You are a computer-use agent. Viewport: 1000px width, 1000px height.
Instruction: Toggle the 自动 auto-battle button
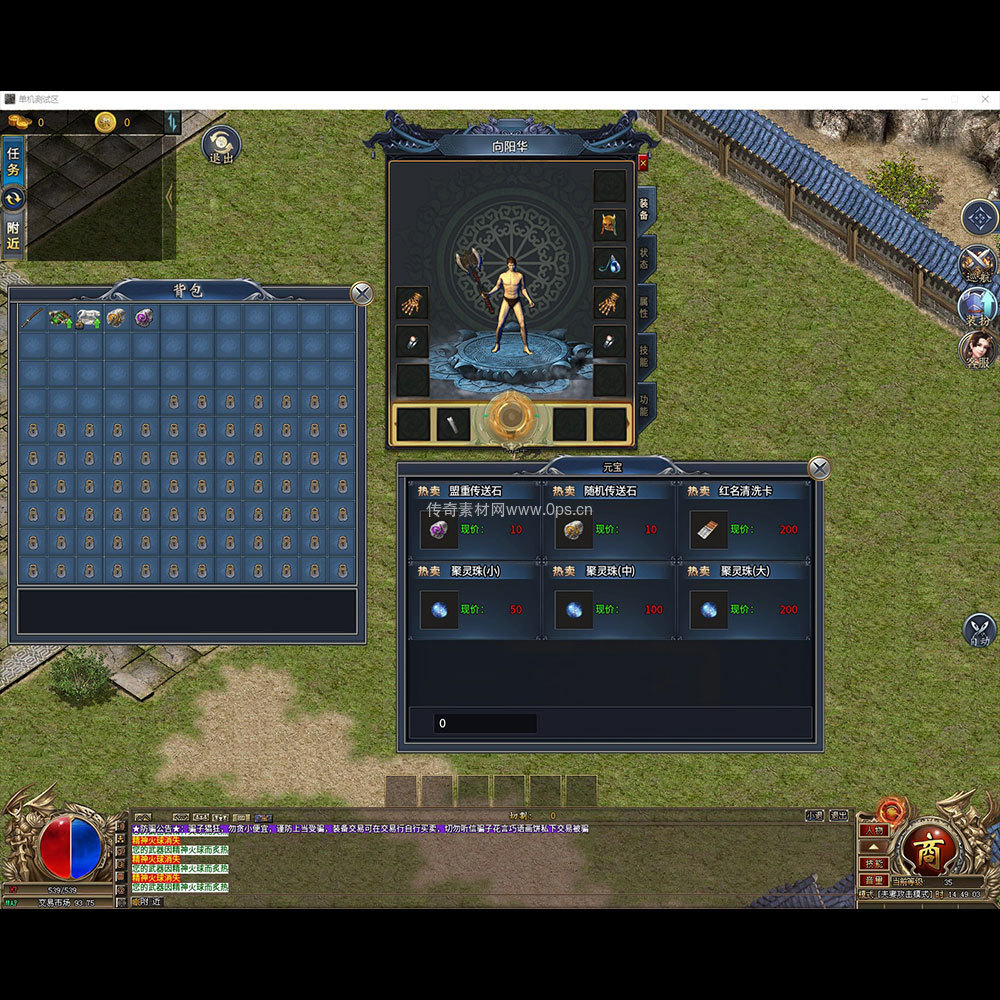(x=979, y=631)
